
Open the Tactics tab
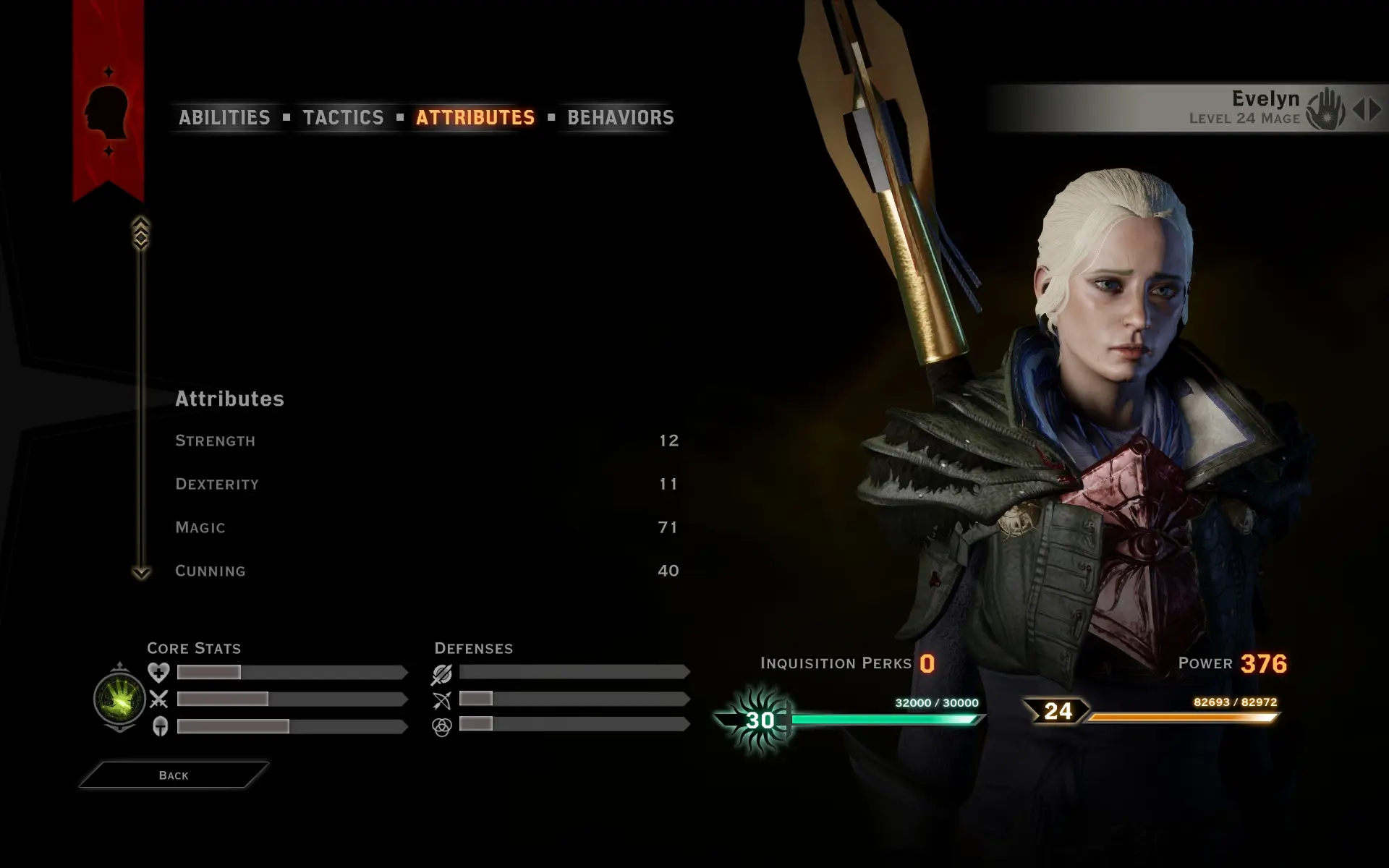343,117
